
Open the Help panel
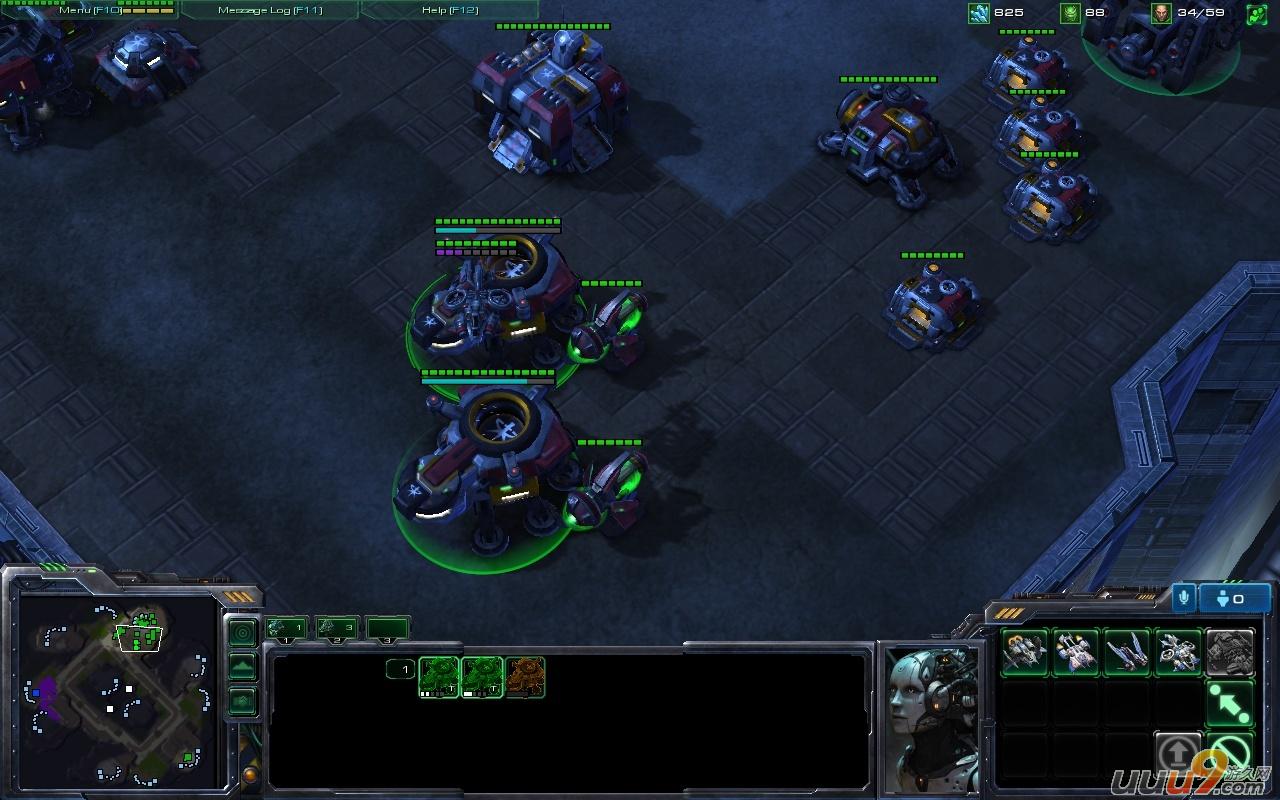pos(449,10)
